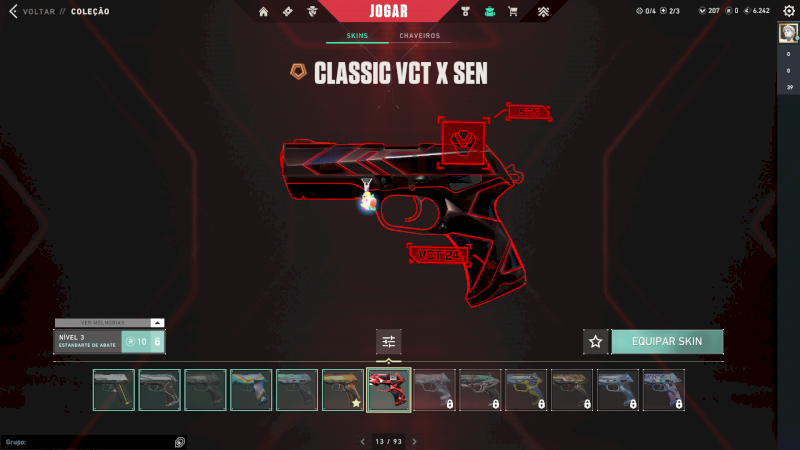Select the red VCT x SEN Classic thumbnail
800x450 pixels.
(x=389, y=390)
